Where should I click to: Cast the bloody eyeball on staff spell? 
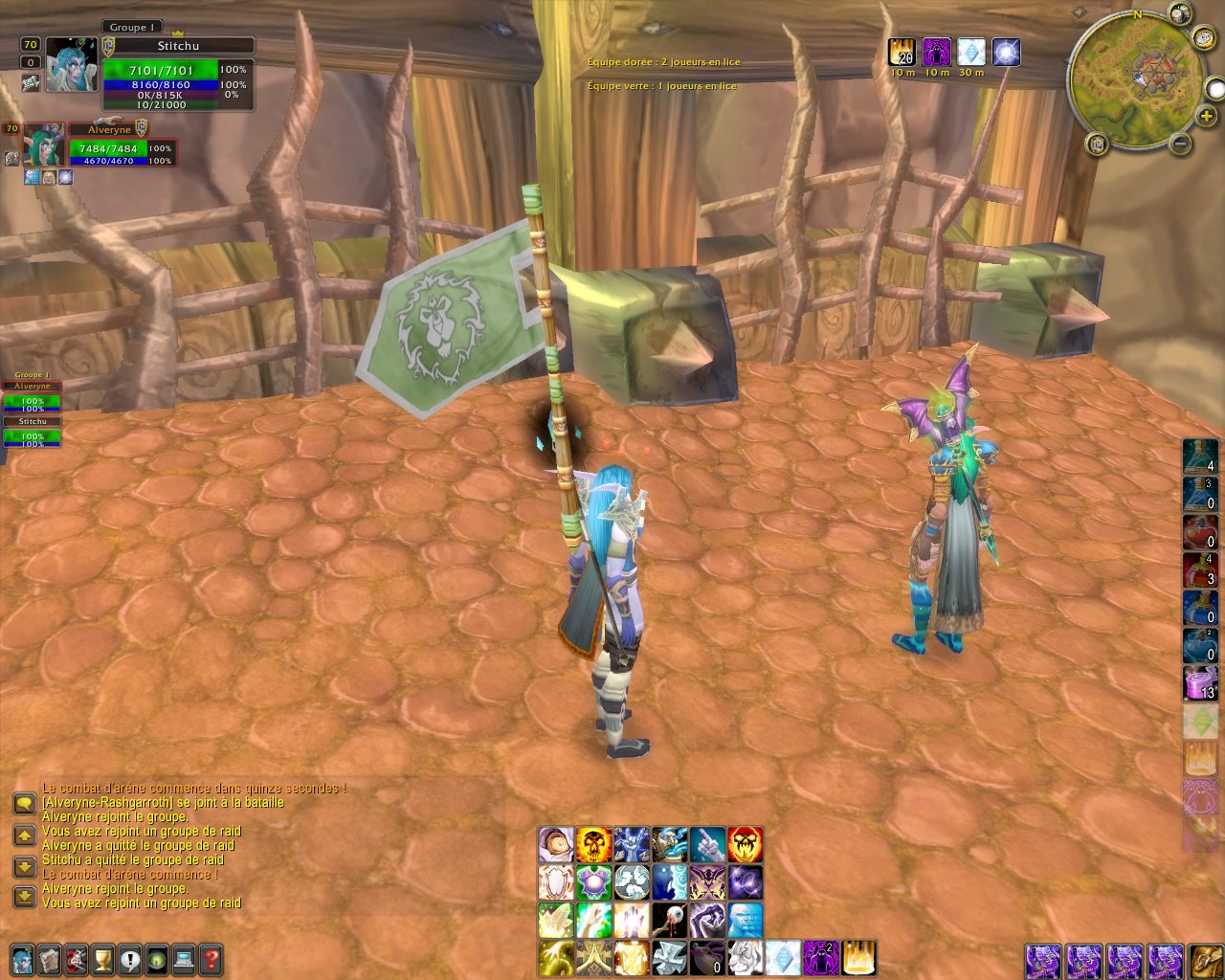(669, 920)
